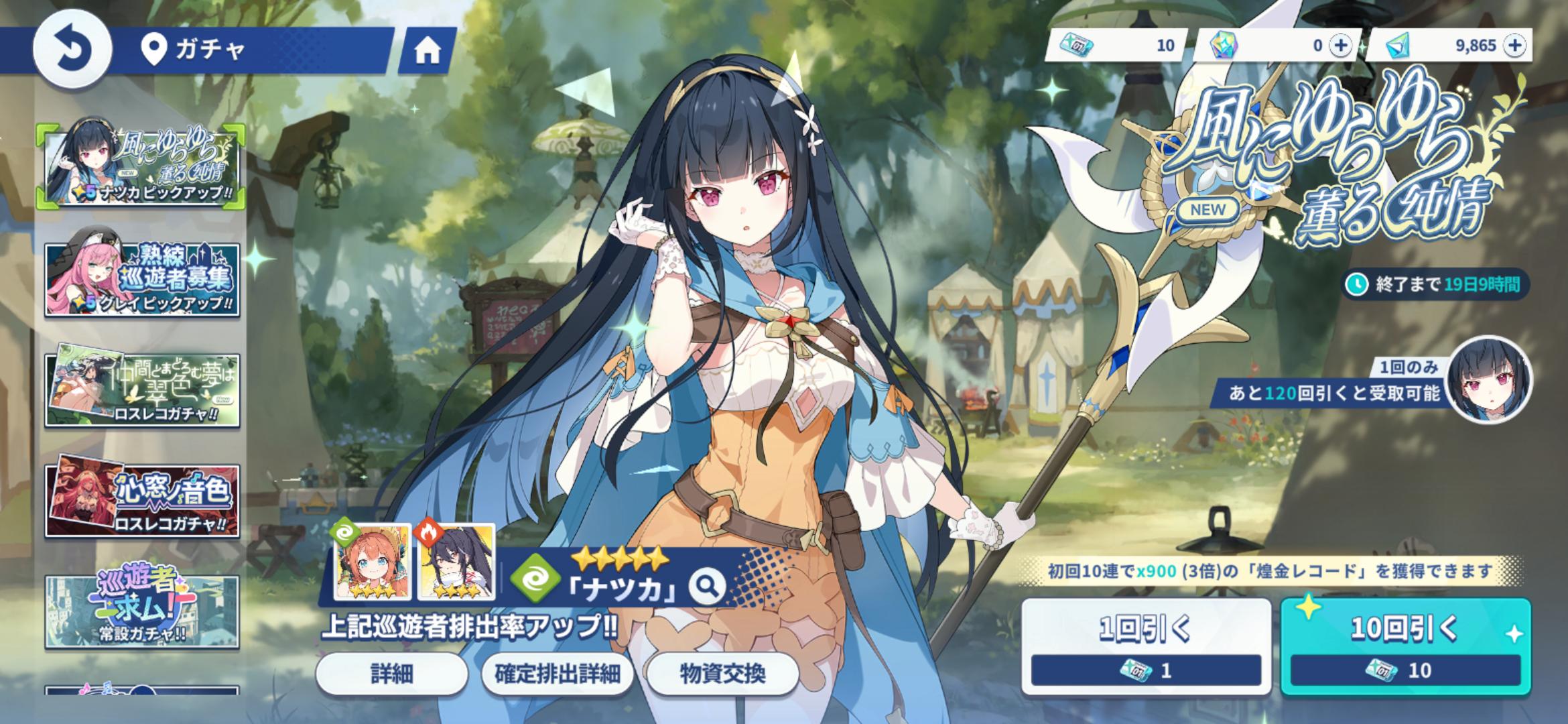1568x724 pixels.
Task: Open the 詳細 details button
Action: pos(391,674)
